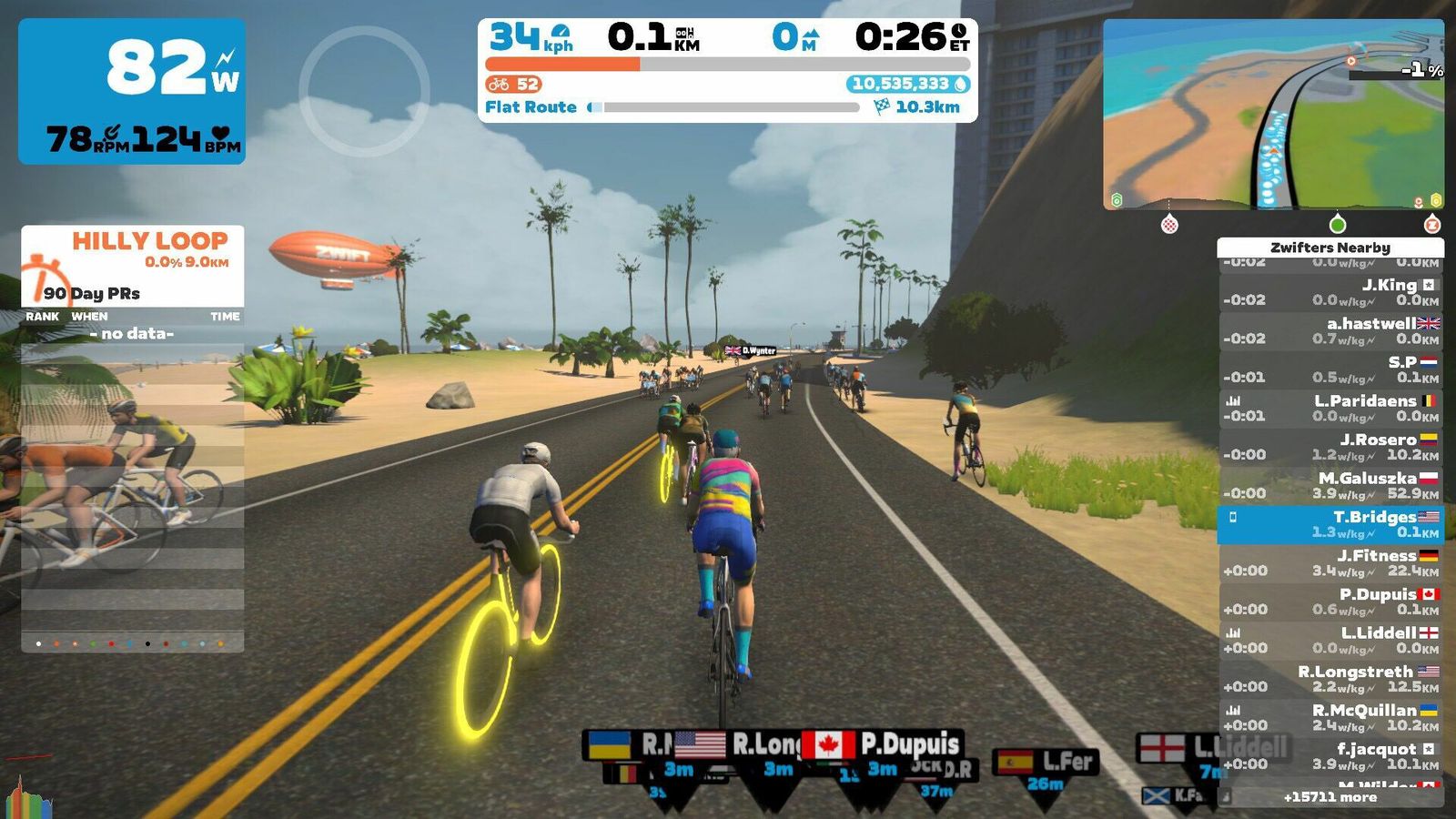Open the minimap in the corner
This screenshot has height=819, width=1456.
click(1272, 115)
